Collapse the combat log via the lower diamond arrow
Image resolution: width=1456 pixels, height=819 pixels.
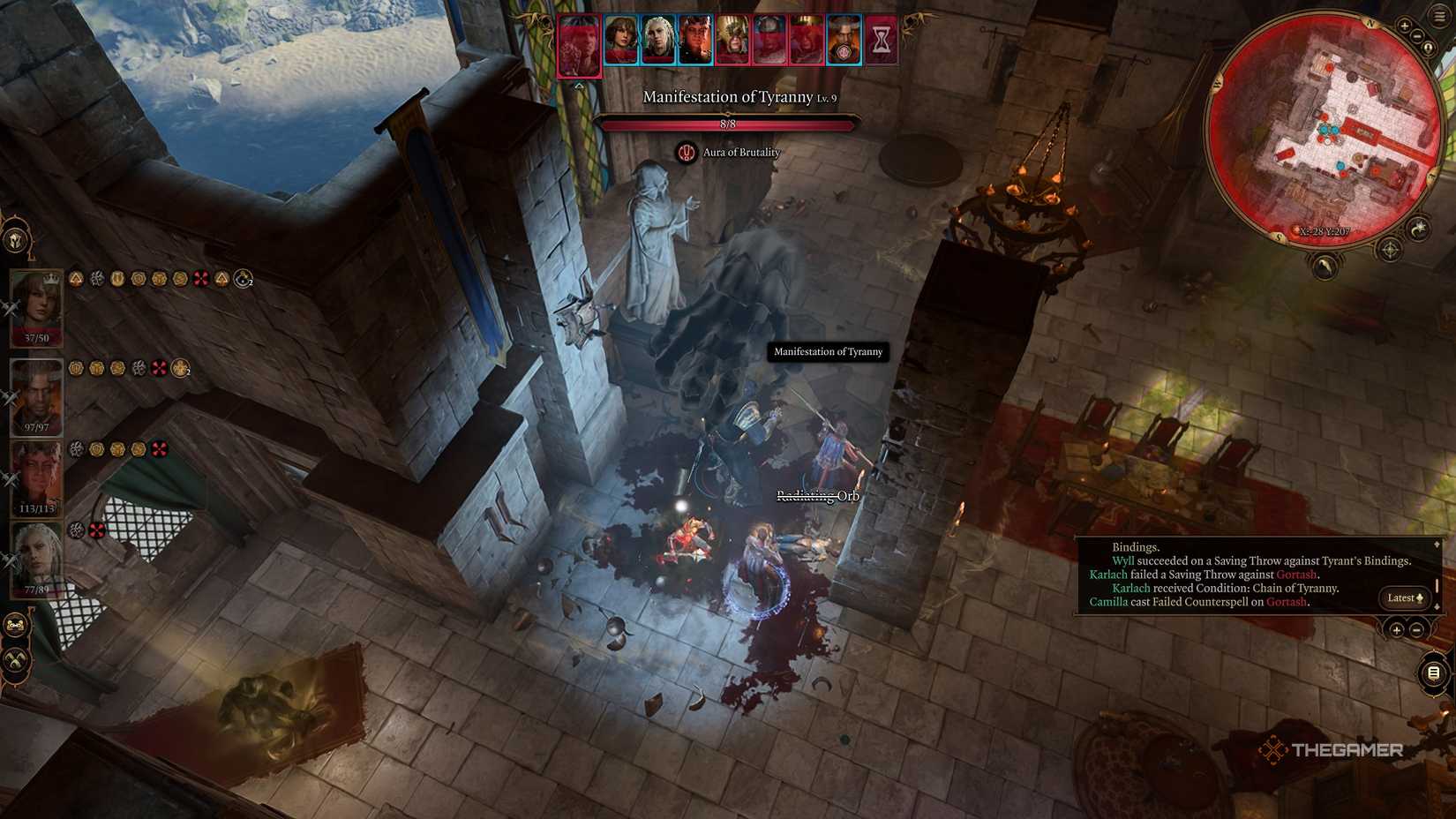pos(1436,606)
